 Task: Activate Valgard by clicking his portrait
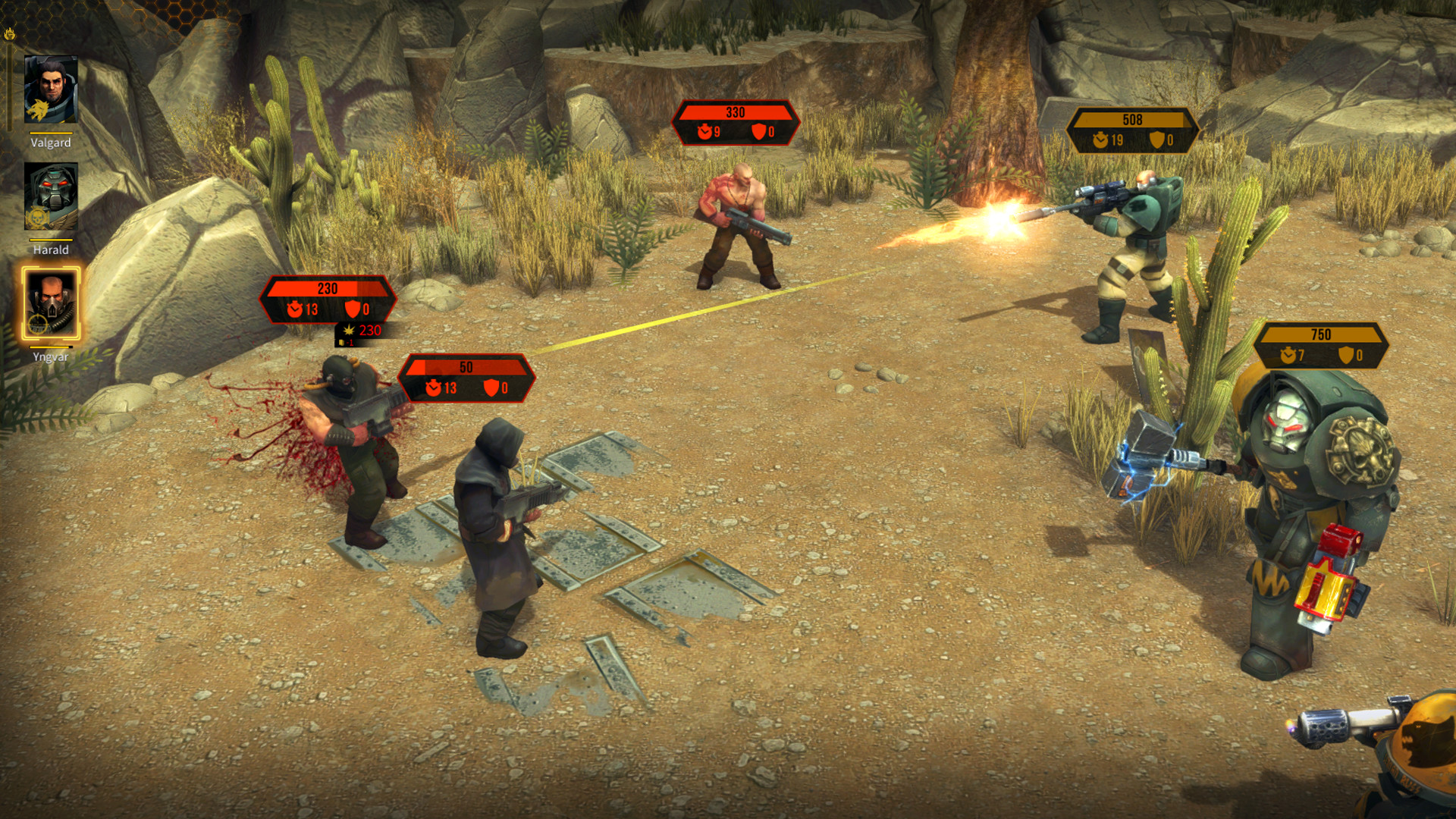52,91
